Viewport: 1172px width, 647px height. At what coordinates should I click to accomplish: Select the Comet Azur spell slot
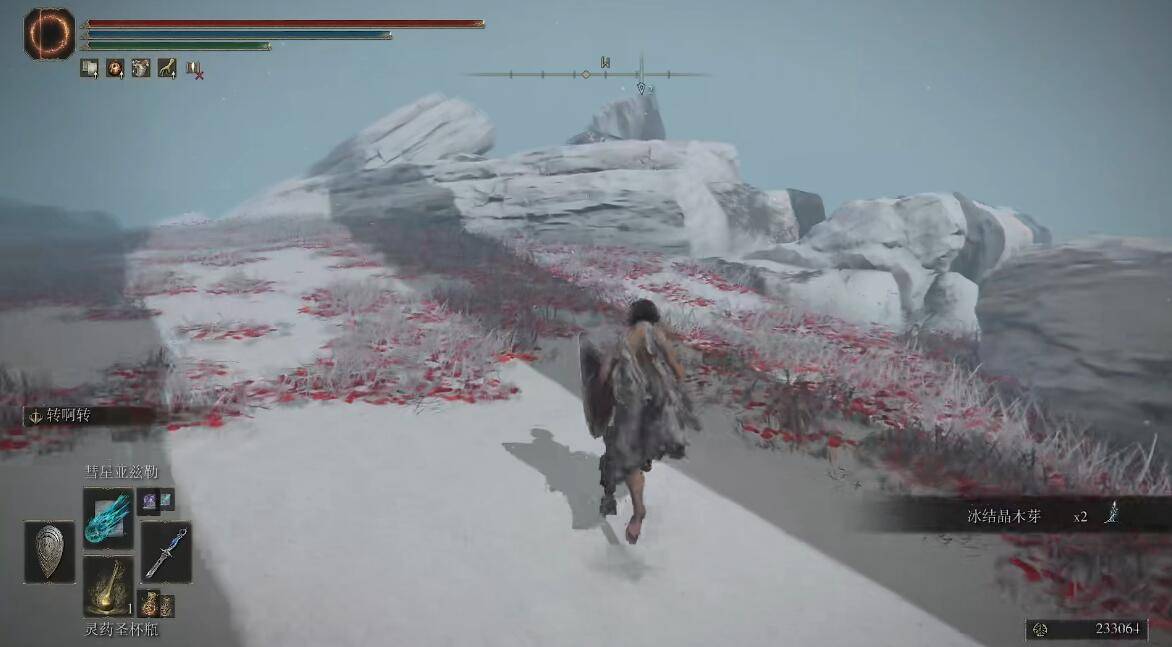point(108,517)
